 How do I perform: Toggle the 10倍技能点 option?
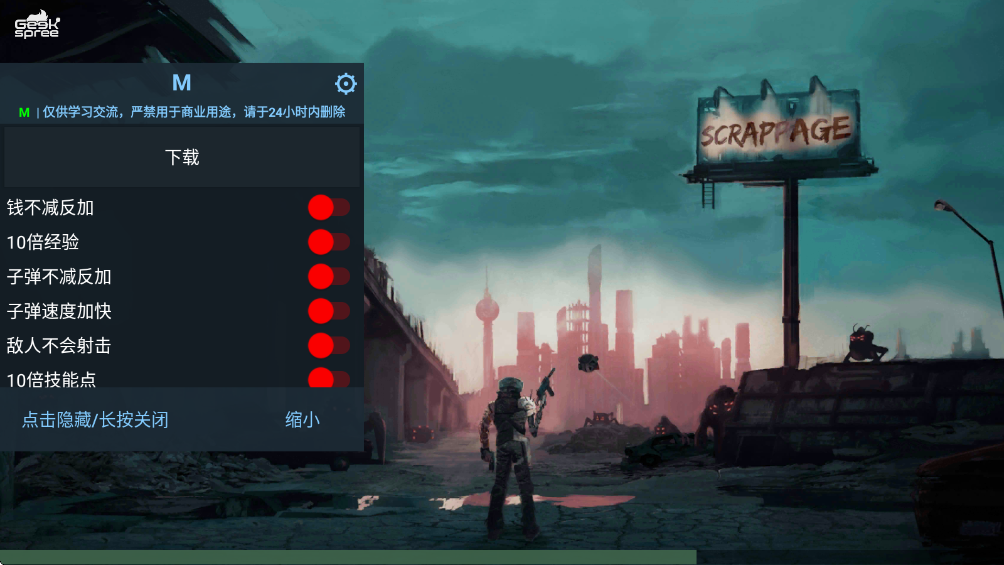coord(328,379)
